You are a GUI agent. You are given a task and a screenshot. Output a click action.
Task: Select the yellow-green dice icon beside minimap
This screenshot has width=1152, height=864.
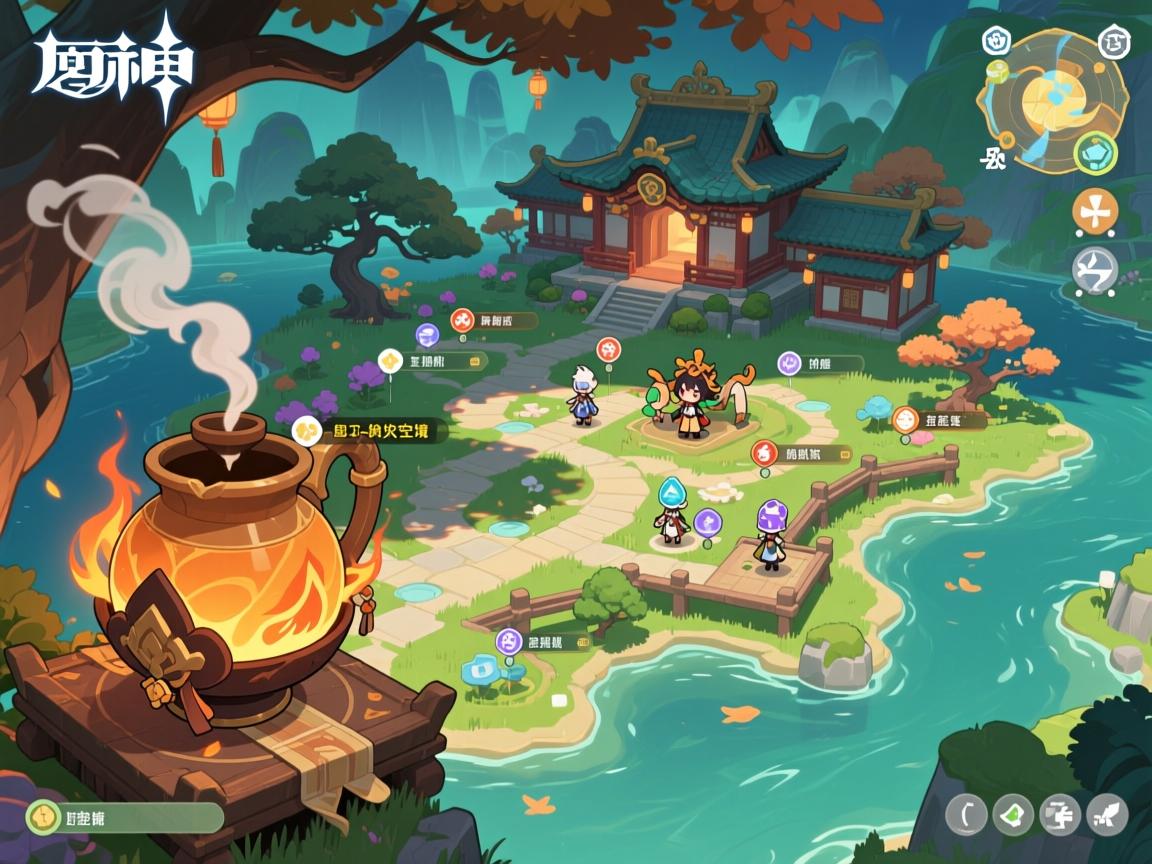1000,72
